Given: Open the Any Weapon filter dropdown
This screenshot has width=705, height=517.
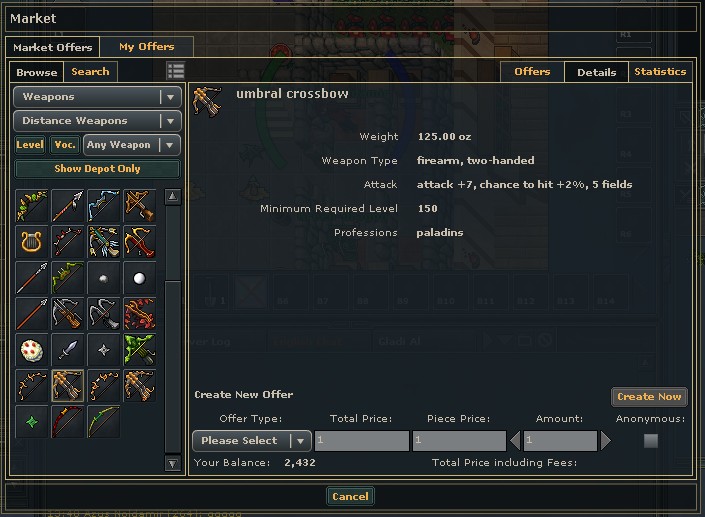Looking at the screenshot, I should [131, 145].
